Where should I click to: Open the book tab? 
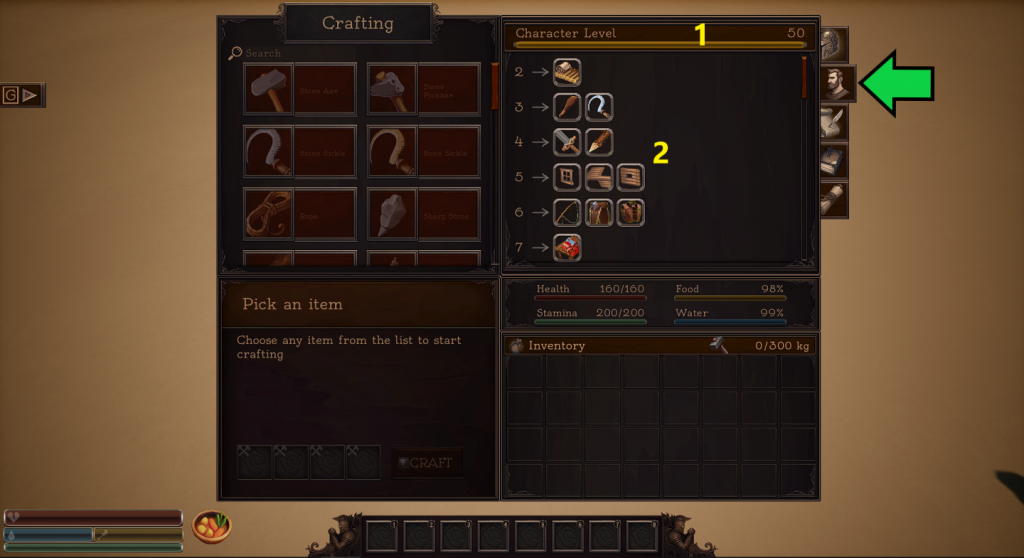[834, 160]
